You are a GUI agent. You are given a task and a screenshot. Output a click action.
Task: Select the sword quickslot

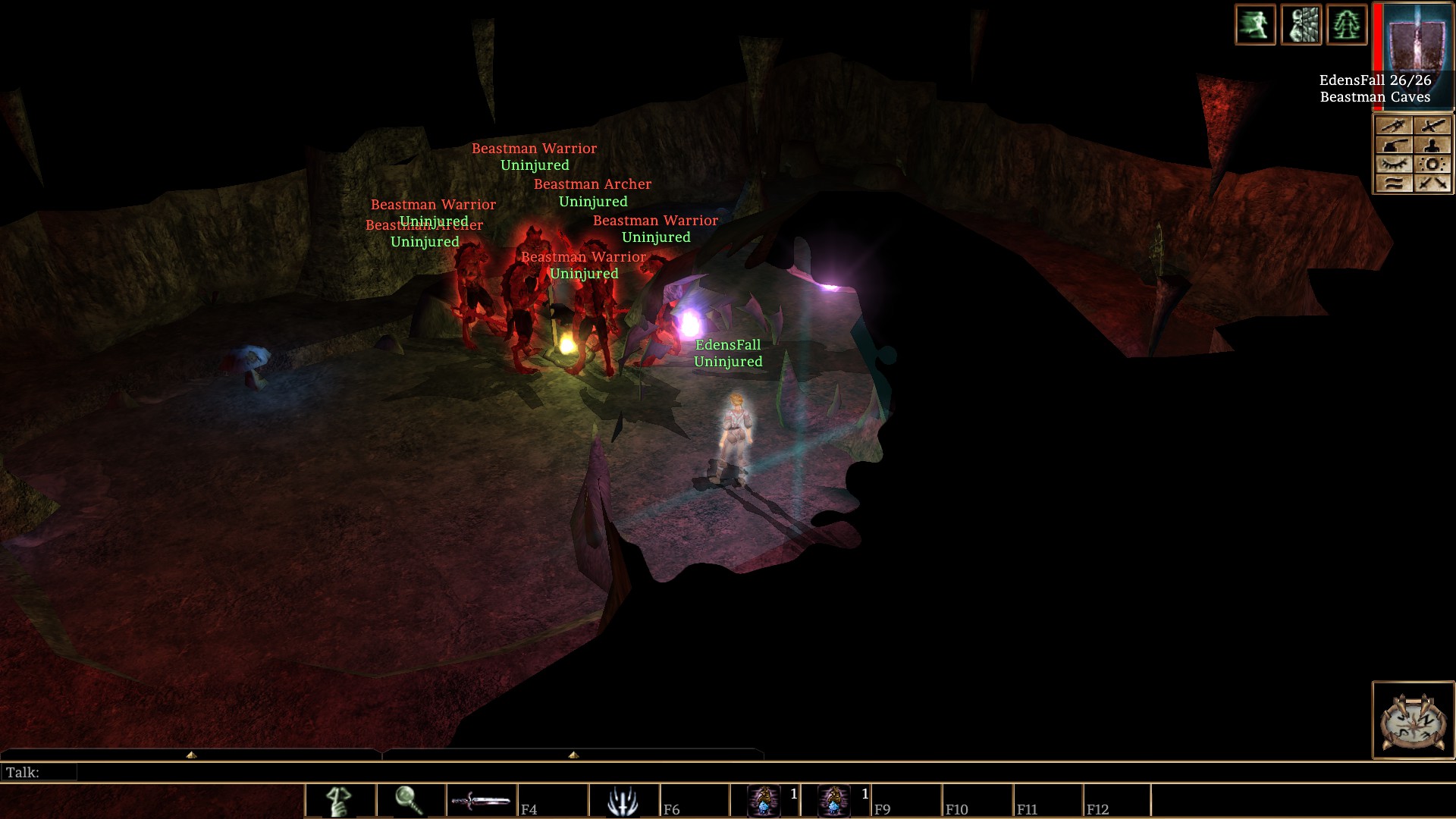[481, 801]
